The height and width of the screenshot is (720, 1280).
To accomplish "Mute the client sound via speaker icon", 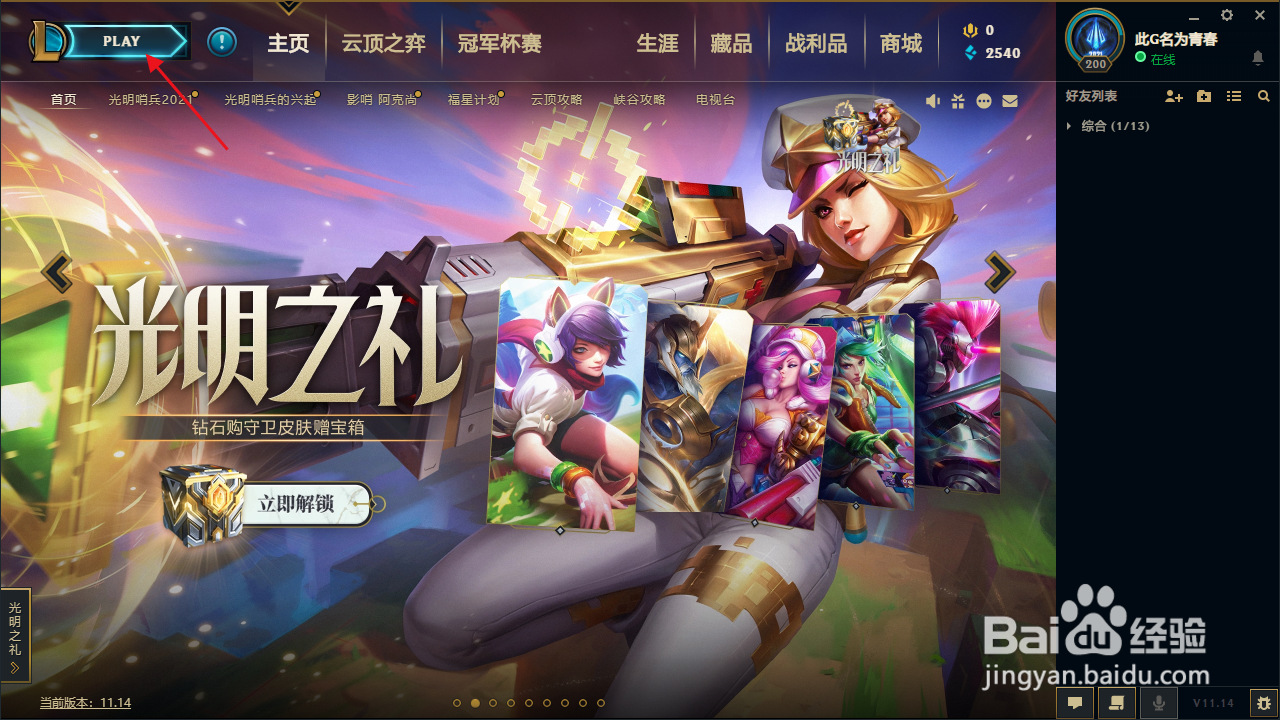I will click(x=933, y=100).
